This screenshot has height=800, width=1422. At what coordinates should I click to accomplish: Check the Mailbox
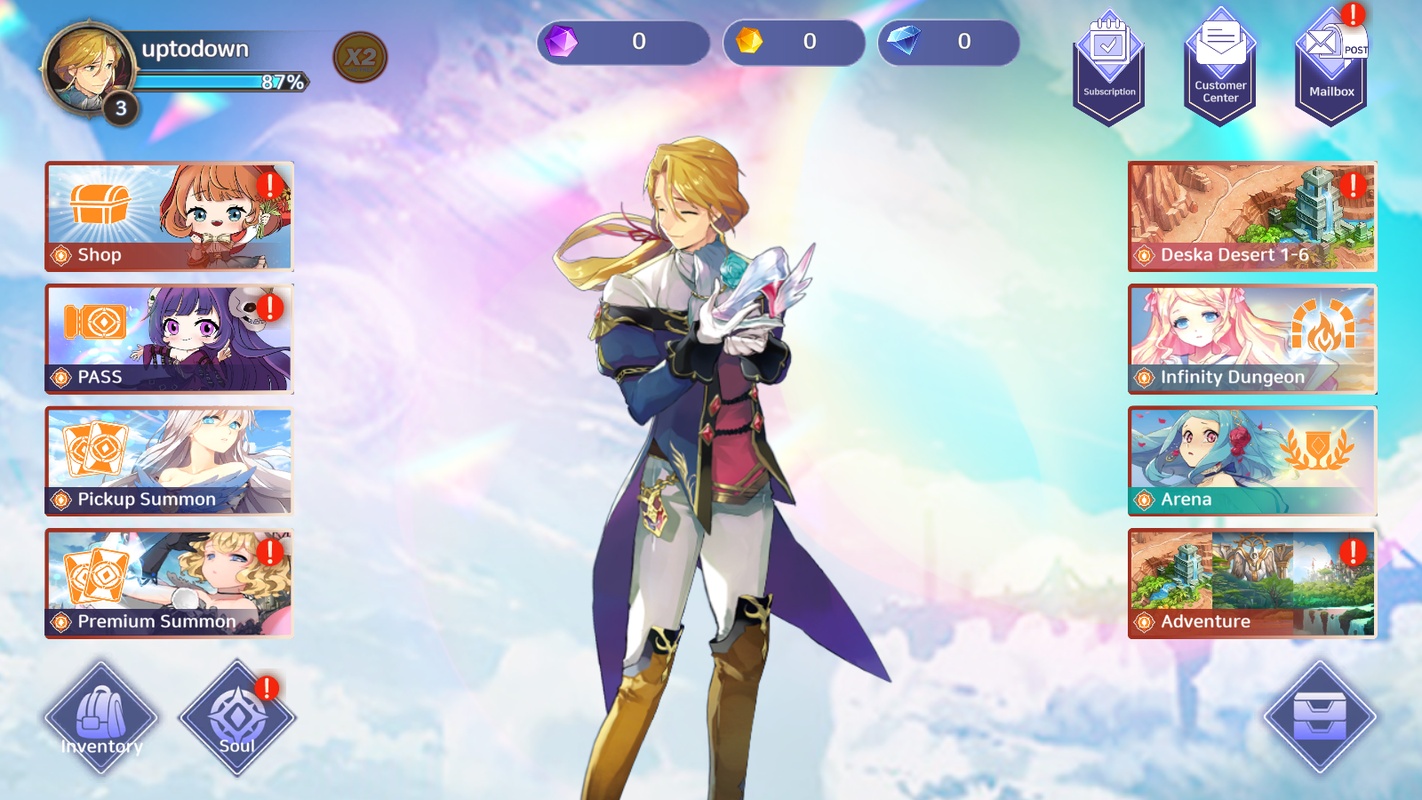point(1331,68)
